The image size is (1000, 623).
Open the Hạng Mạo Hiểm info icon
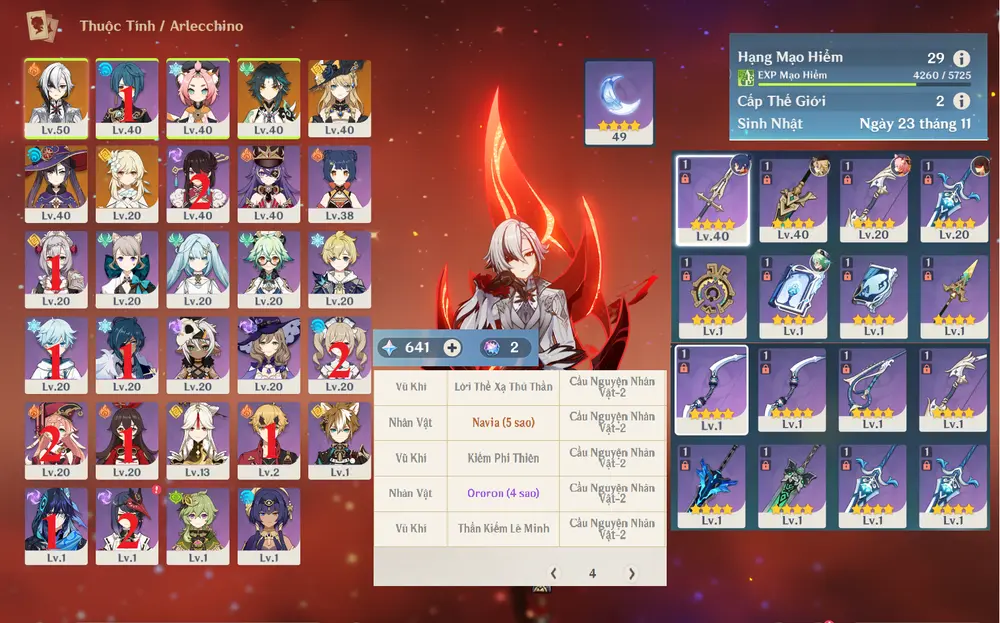tap(962, 58)
